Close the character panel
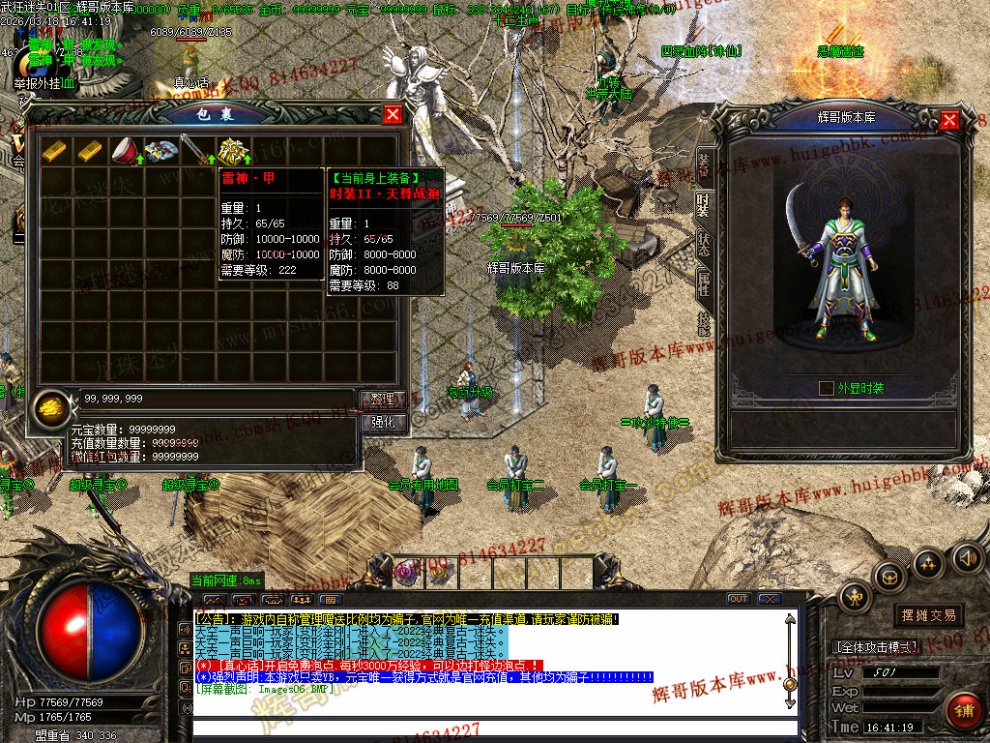Image resolution: width=990 pixels, height=743 pixels. point(949,120)
